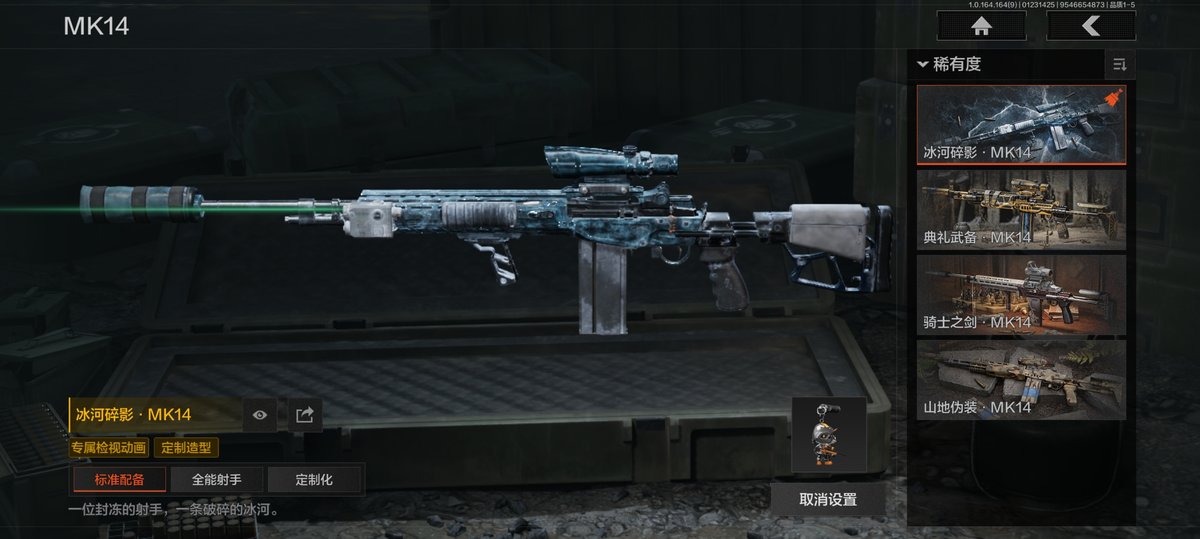The image size is (1200, 539).
Task: Open the 定制化 tab
Action: [x=314, y=480]
